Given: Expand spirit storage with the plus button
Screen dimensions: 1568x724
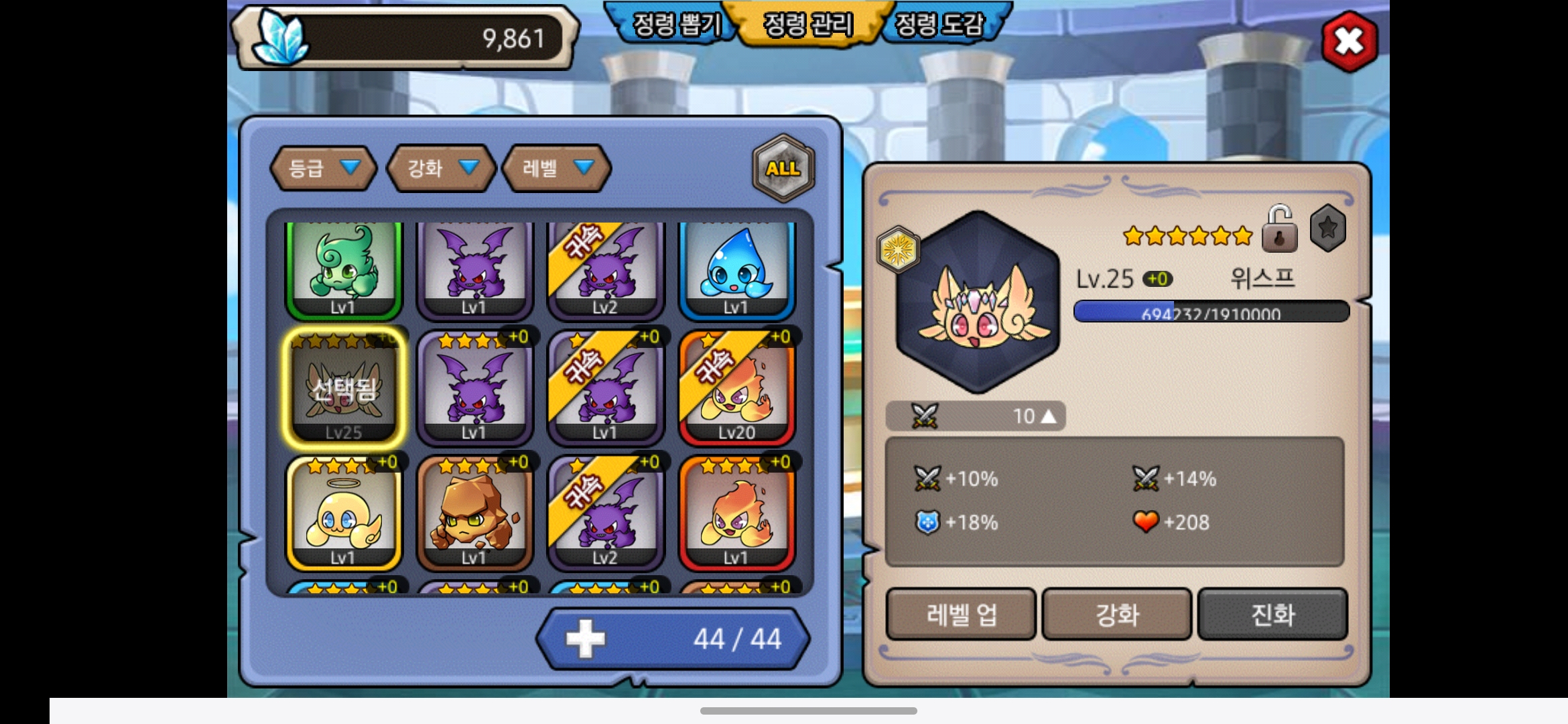Looking at the screenshot, I should tap(585, 639).
